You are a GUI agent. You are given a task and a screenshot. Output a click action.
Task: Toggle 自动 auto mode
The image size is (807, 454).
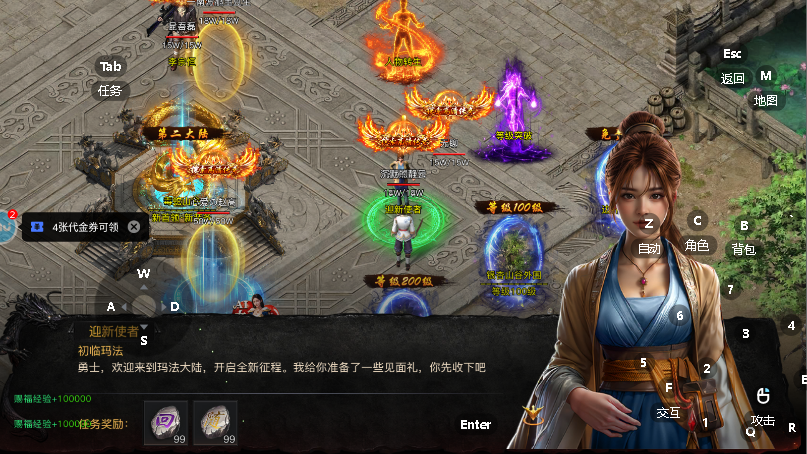(649, 247)
